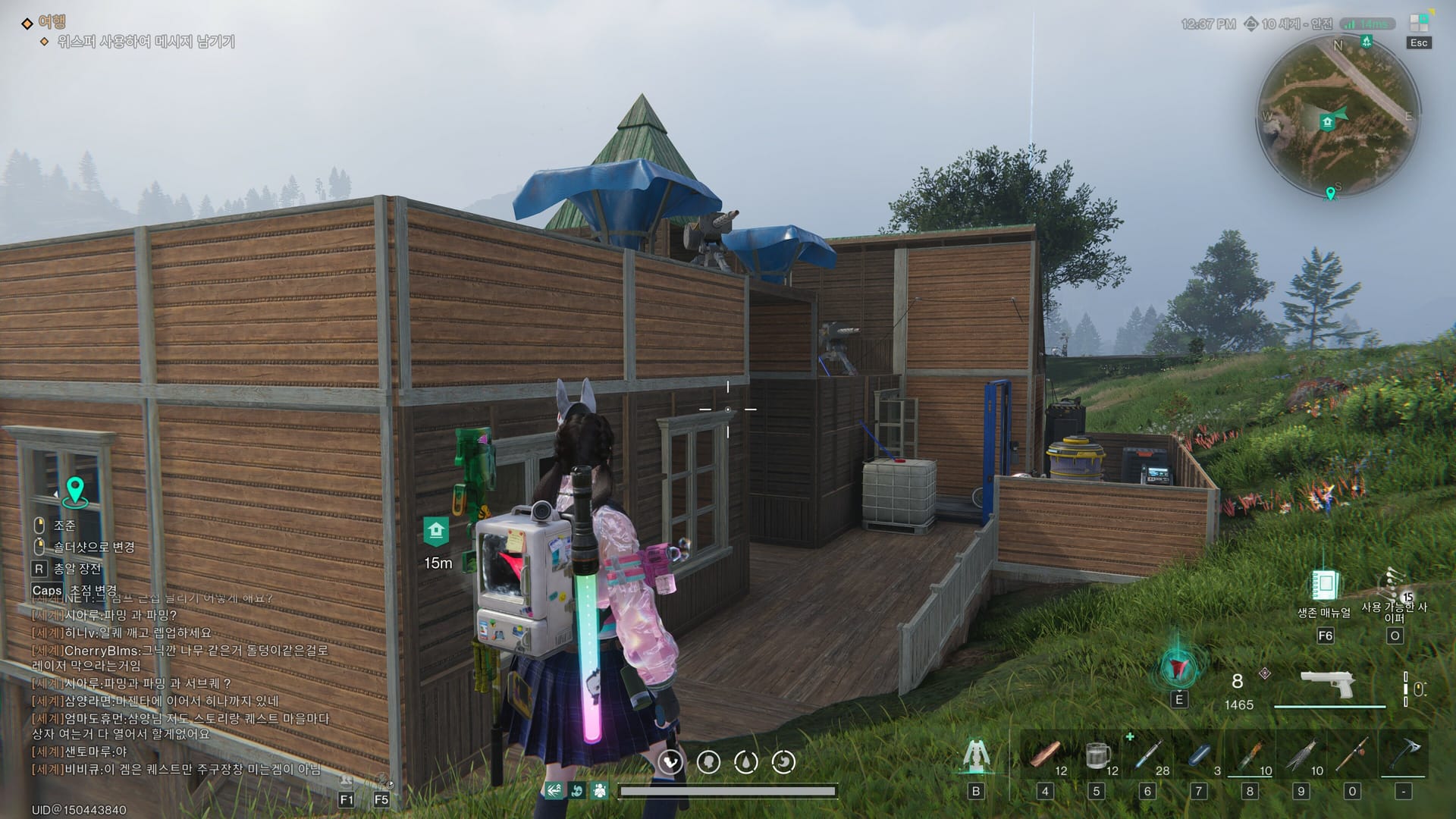Select the syringe hotbar slot

[1147, 755]
